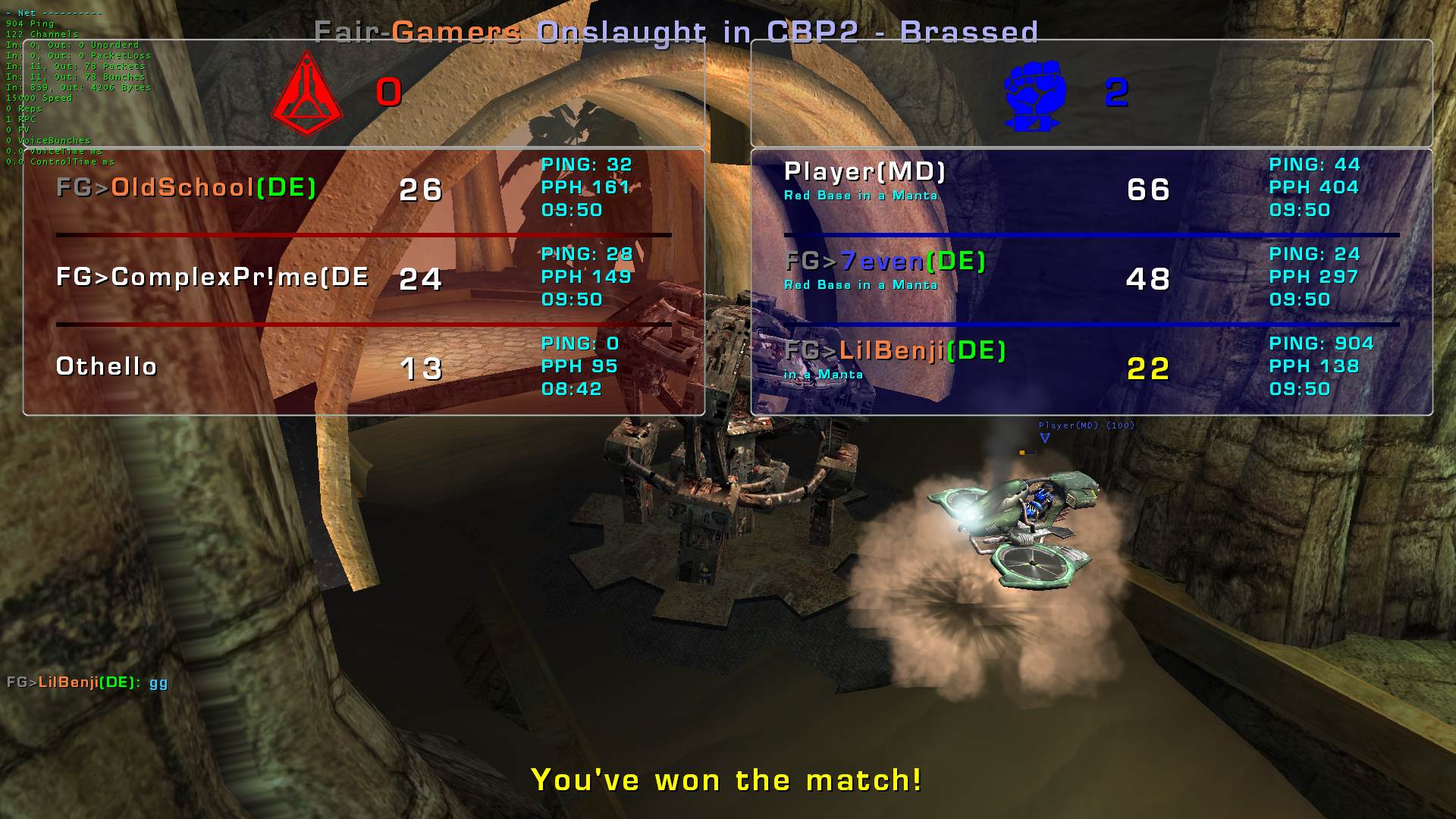Select FG>LilBenji(DE) in the blue scoreboard
Screen dimensions: 1456x819
pyautogui.click(x=895, y=351)
